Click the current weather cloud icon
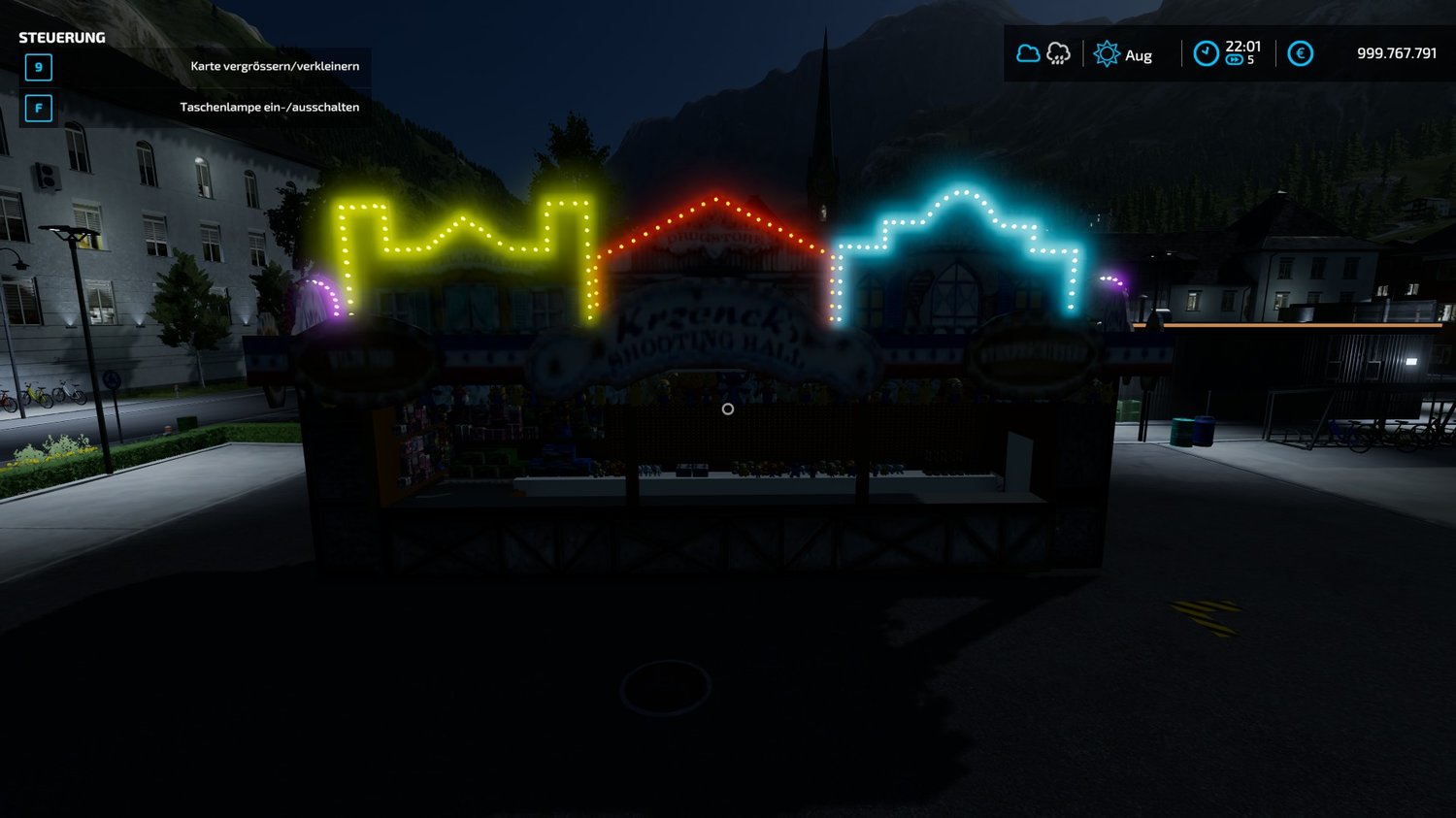1456x818 pixels. (x=1028, y=53)
